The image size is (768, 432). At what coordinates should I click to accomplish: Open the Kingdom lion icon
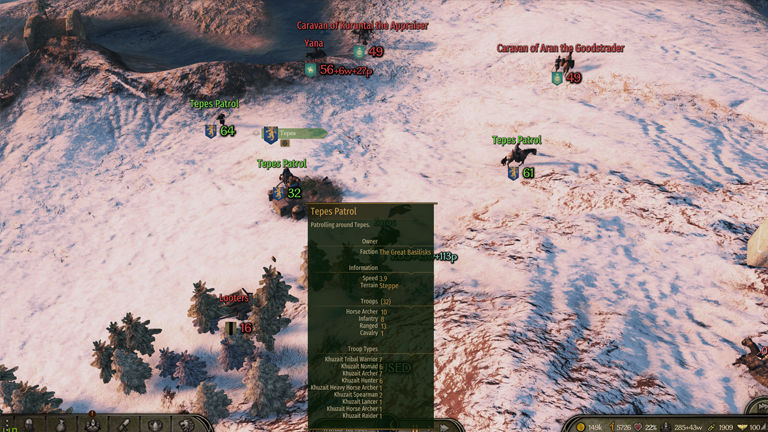[187, 424]
